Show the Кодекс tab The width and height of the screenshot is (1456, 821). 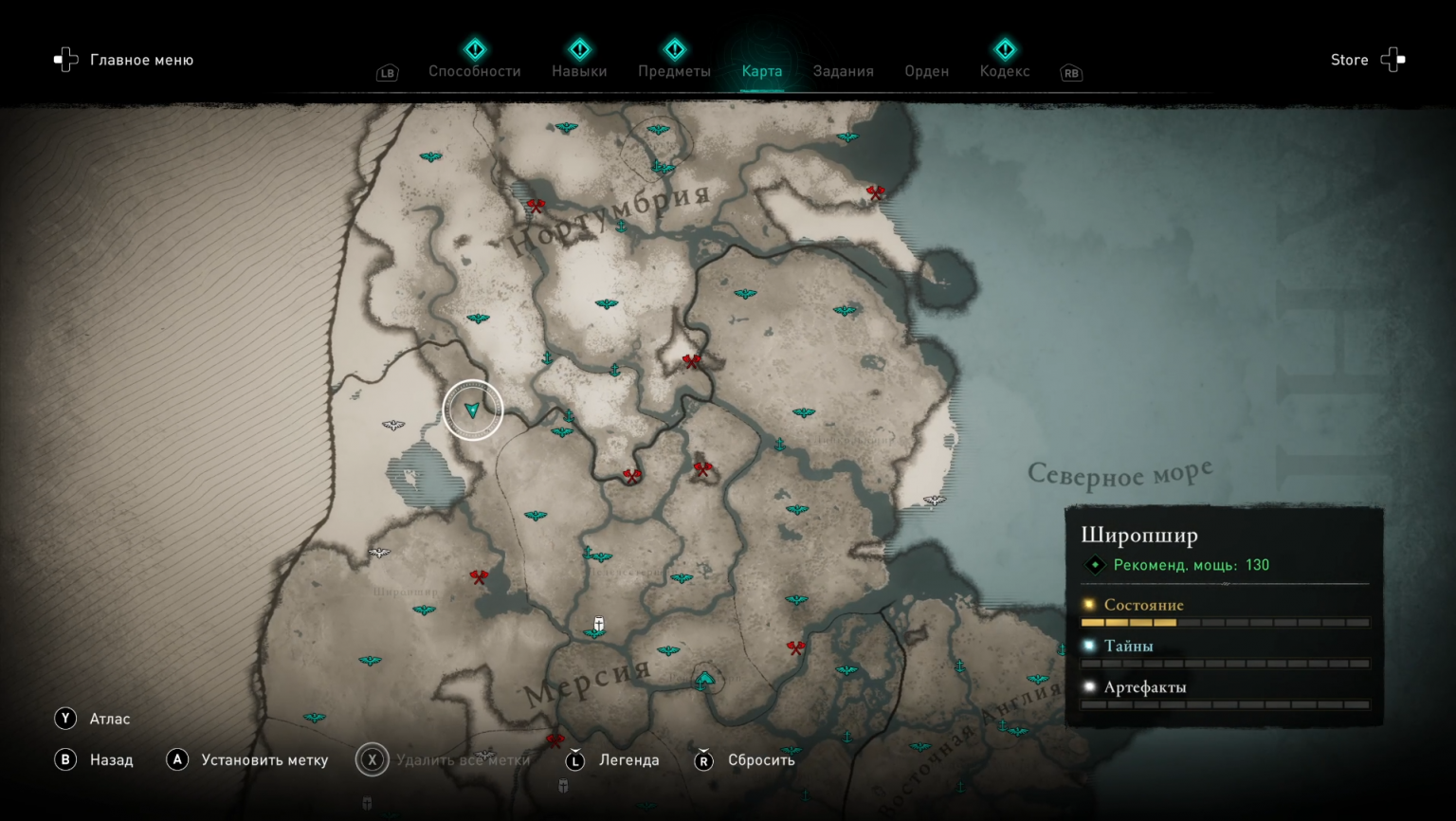(1005, 71)
